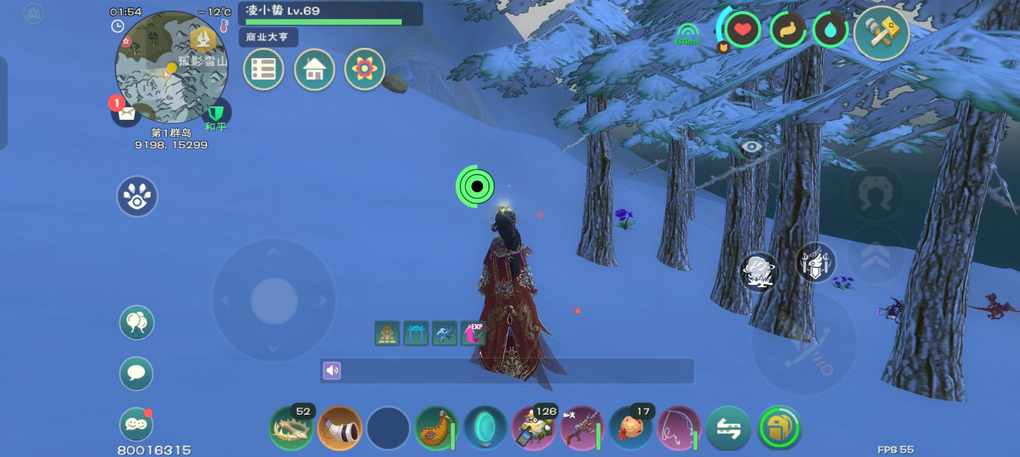This screenshot has width=1020, height=457.
Task: Open the paw print pet menu
Action: (x=137, y=196)
